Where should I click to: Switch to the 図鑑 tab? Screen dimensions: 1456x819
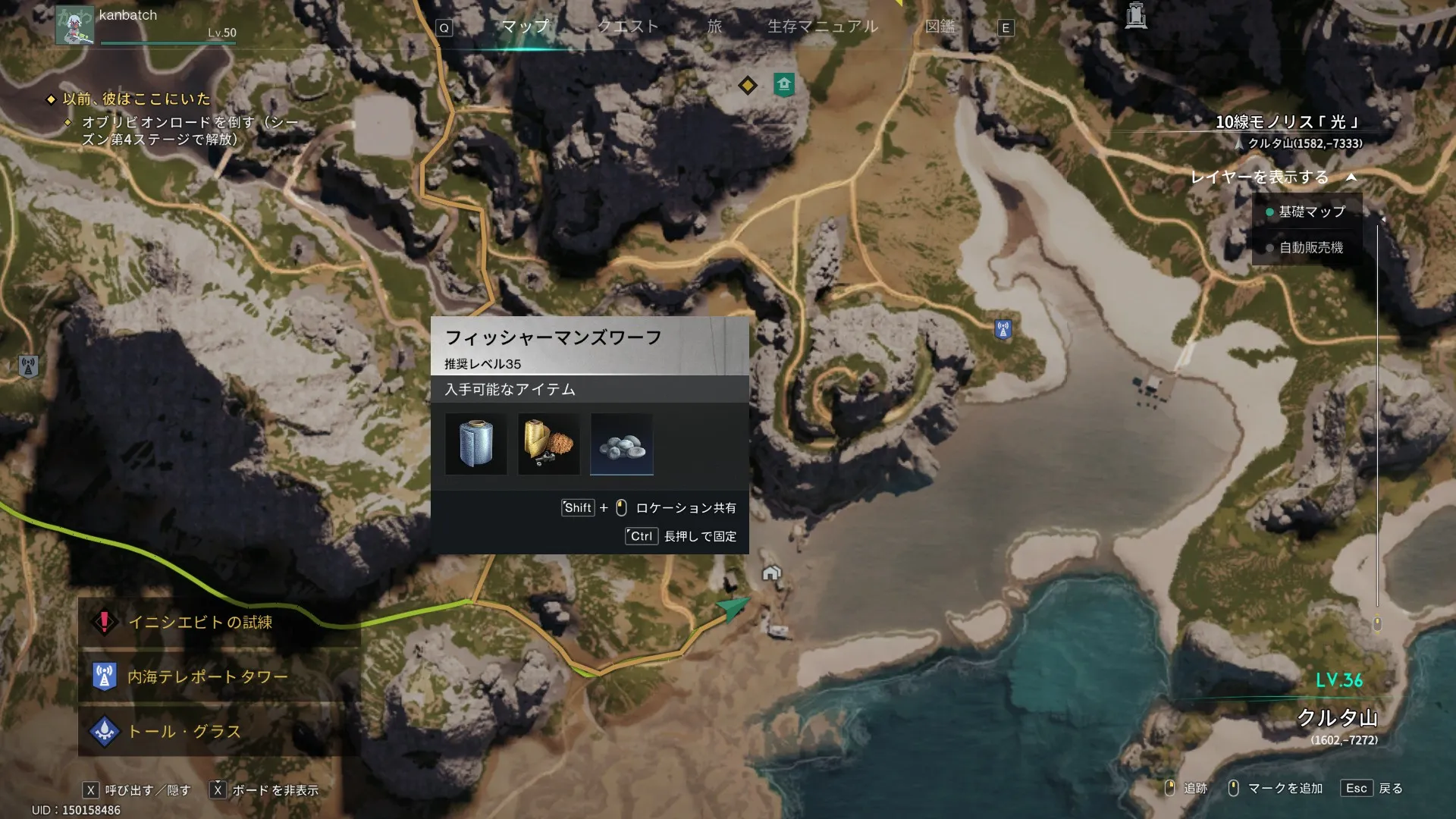click(940, 27)
